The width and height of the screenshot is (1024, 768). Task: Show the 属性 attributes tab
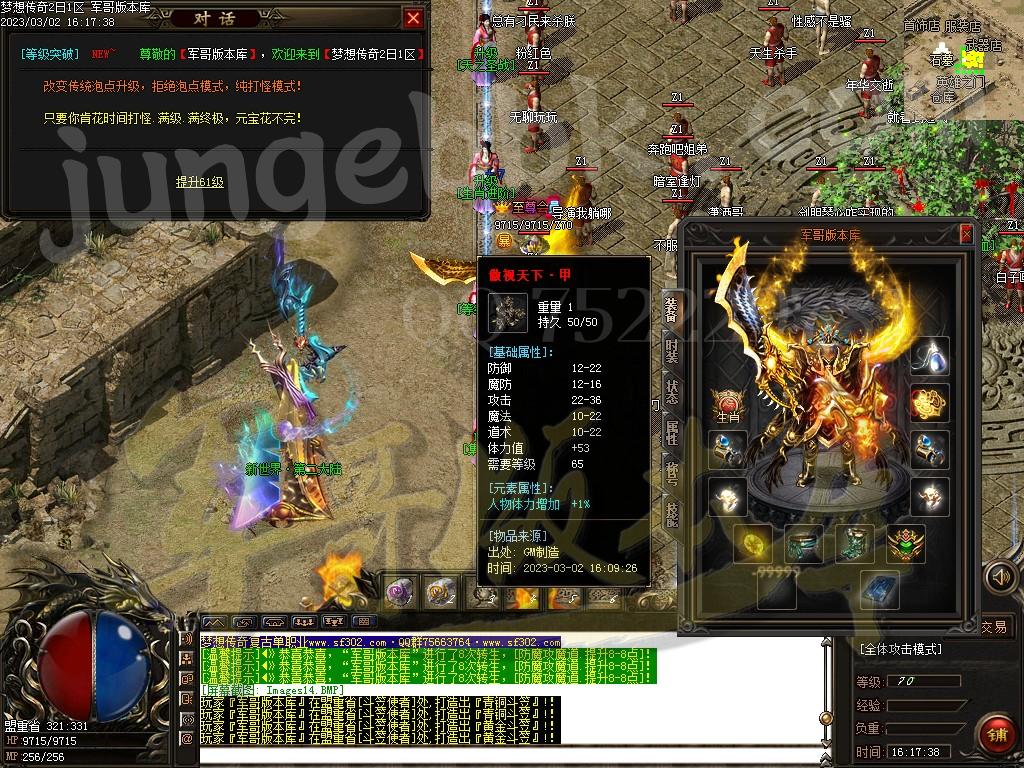coord(672,432)
